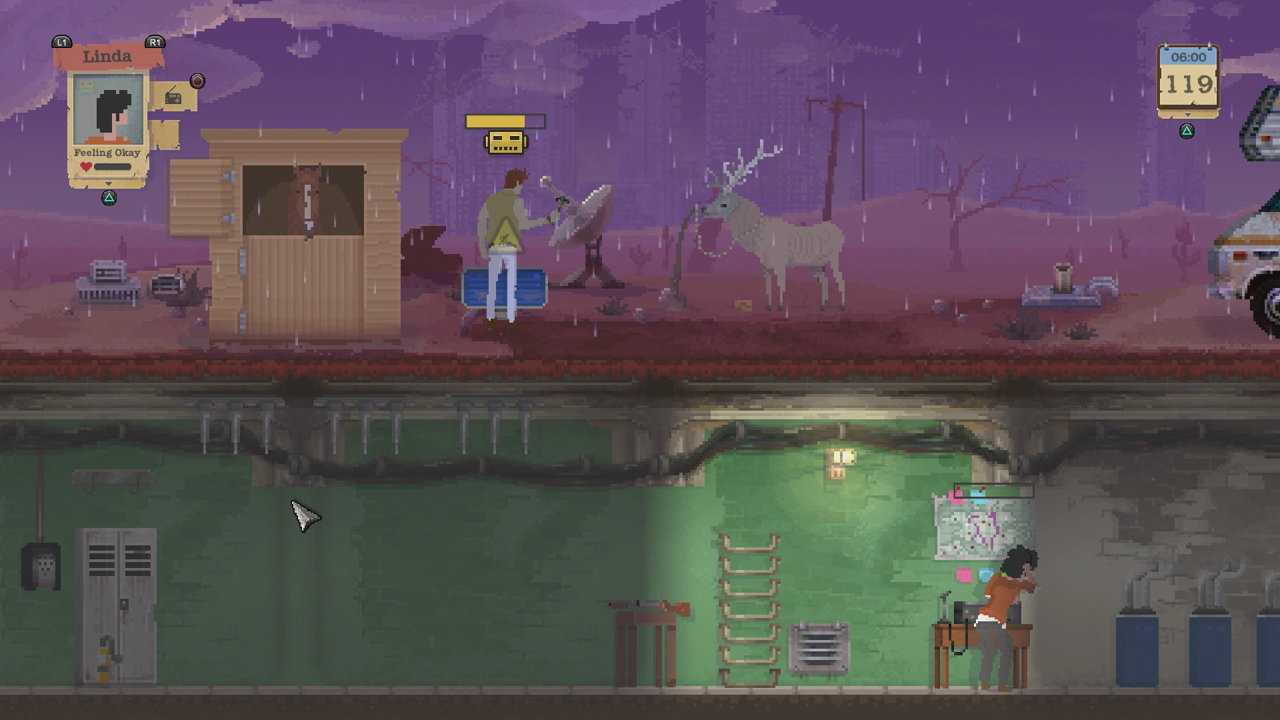Click the red broadcast indicator beside the radio tab
Image resolution: width=1280 pixels, height=720 pixels.
[197, 81]
